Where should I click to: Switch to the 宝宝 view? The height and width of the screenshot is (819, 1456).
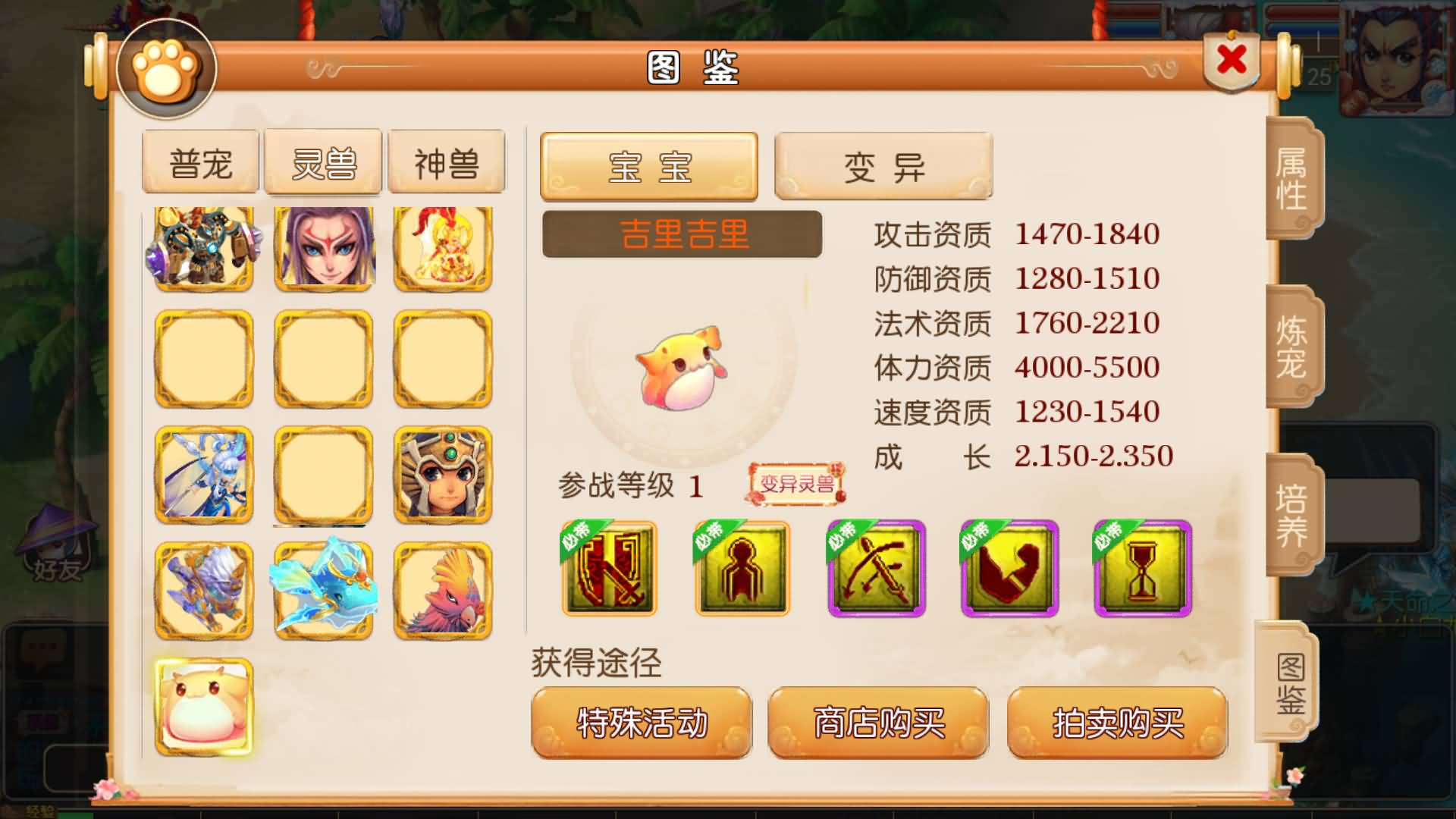648,167
